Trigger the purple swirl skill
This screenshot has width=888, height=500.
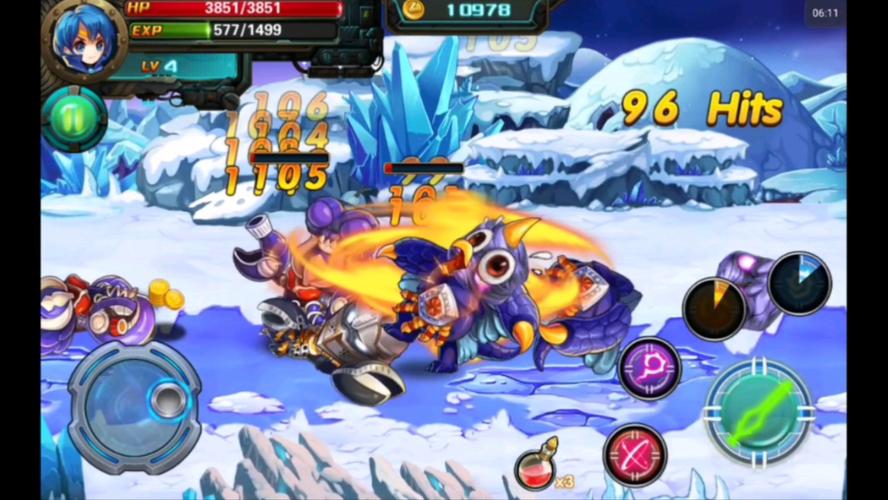(650, 368)
